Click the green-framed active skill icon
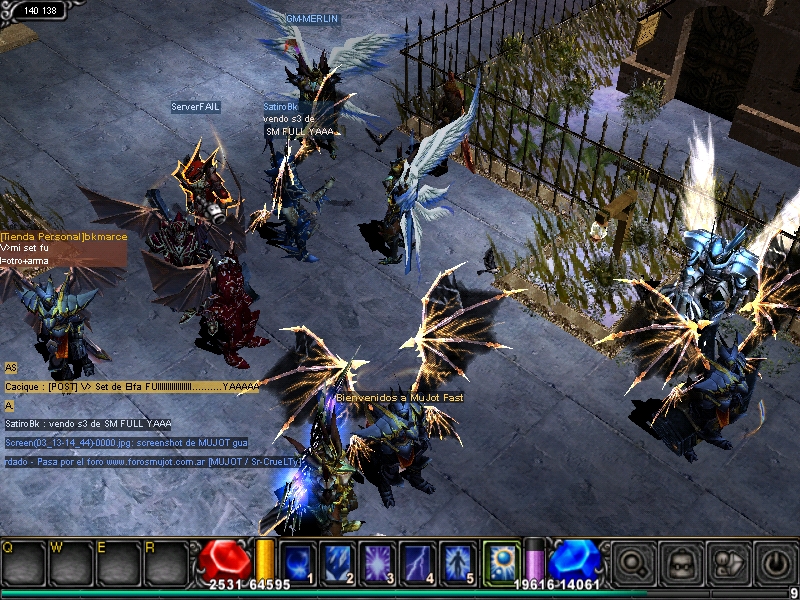 click(501, 561)
